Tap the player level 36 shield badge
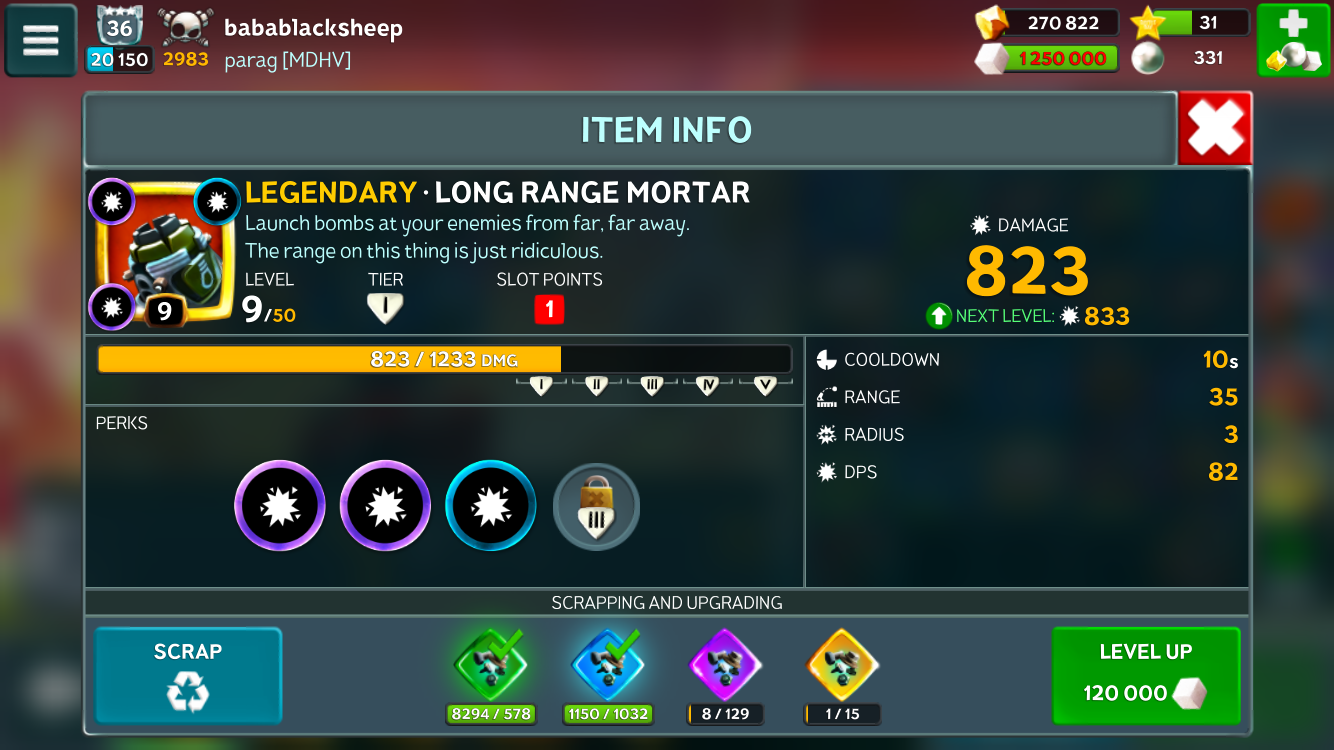 (119, 26)
